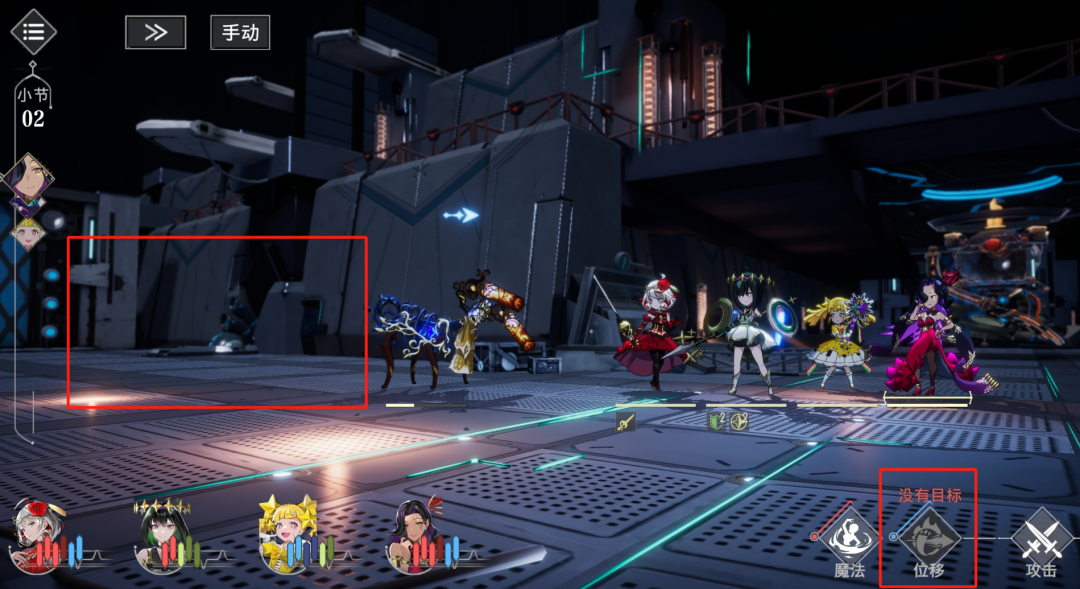The height and width of the screenshot is (589, 1080).
Task: Toggle the 手动 manual battle mode
Action: 240,32
